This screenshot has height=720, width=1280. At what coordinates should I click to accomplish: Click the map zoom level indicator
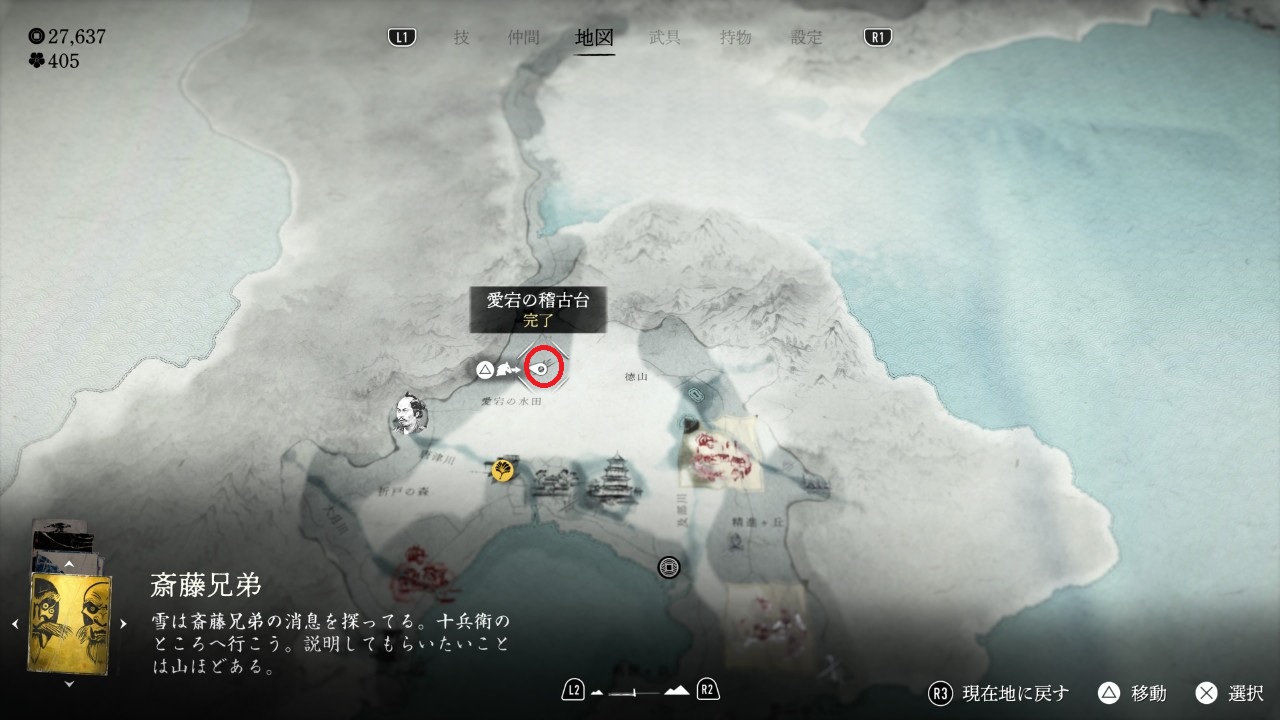[x=640, y=690]
